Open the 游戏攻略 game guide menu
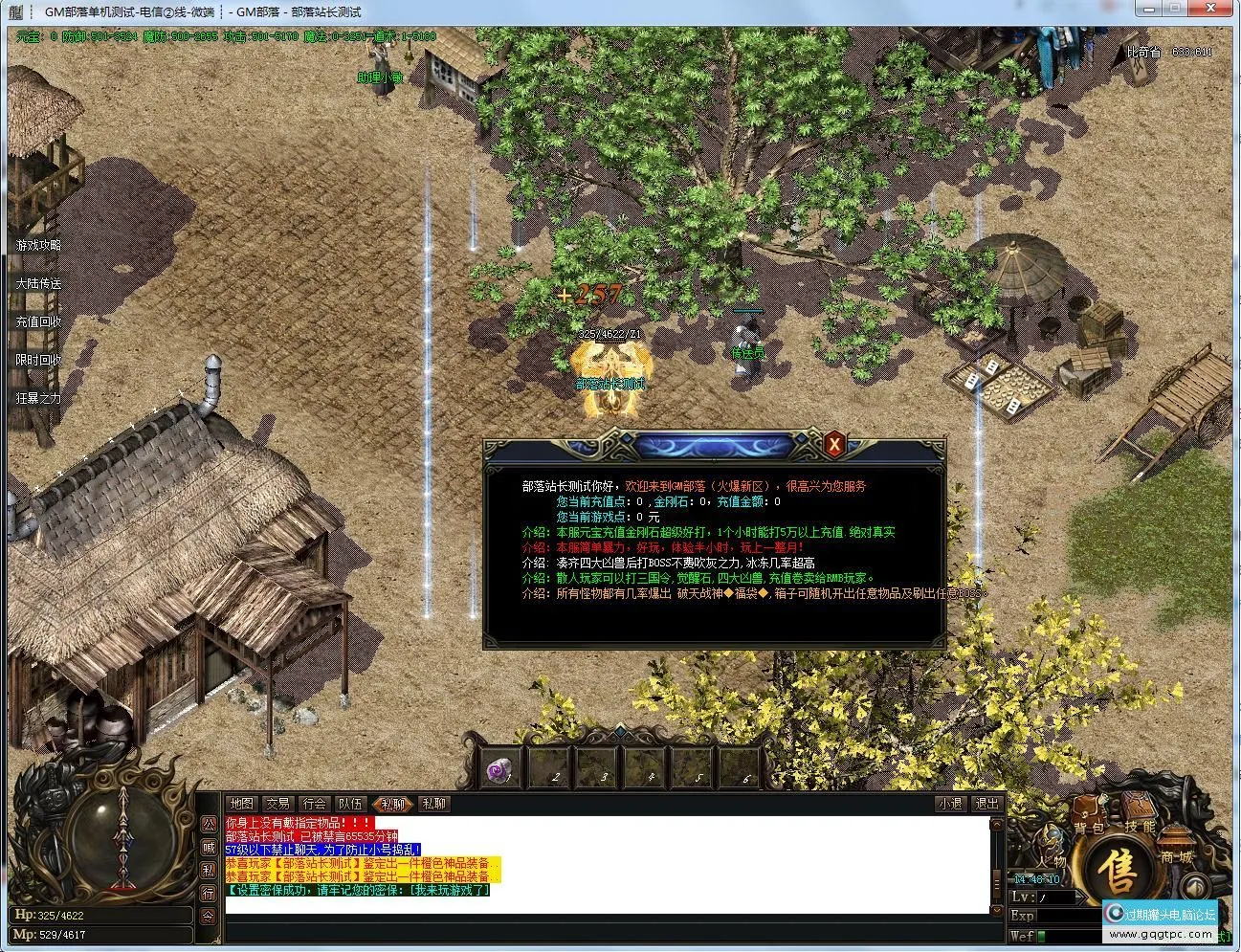Image resolution: width=1241 pixels, height=952 pixels. (38, 246)
